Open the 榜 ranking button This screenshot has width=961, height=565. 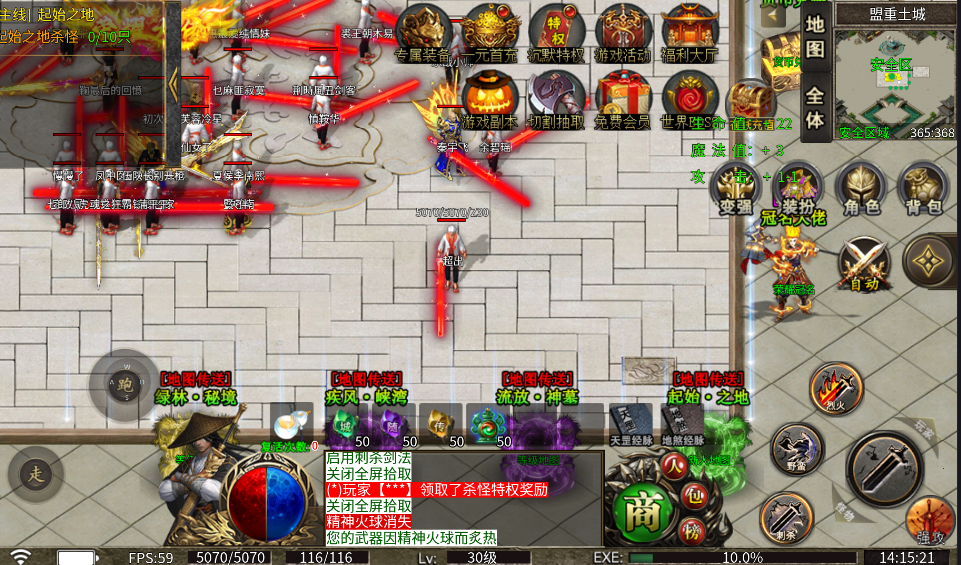[x=689, y=530]
